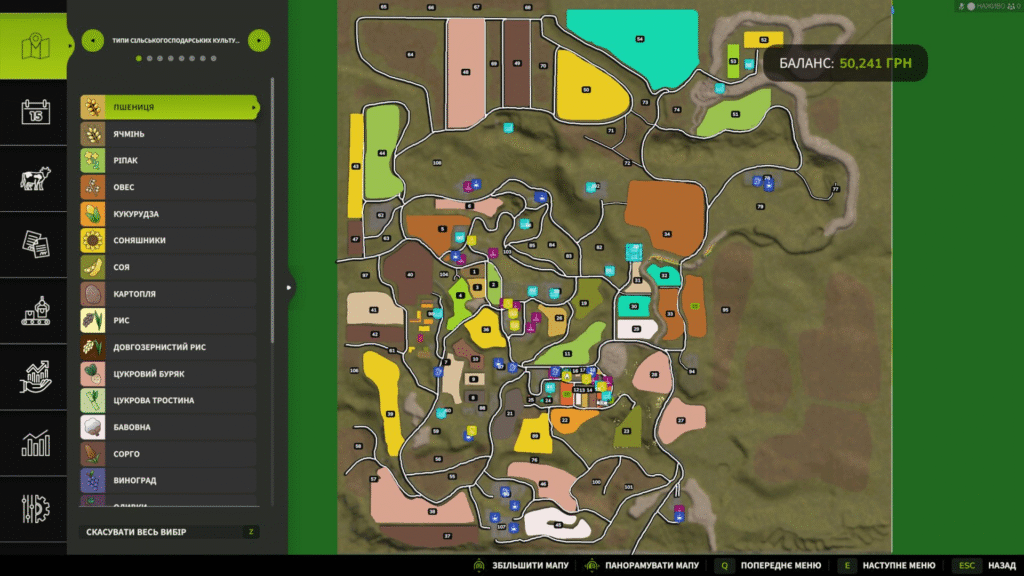Toggle the Виноград crop filter

168,481
